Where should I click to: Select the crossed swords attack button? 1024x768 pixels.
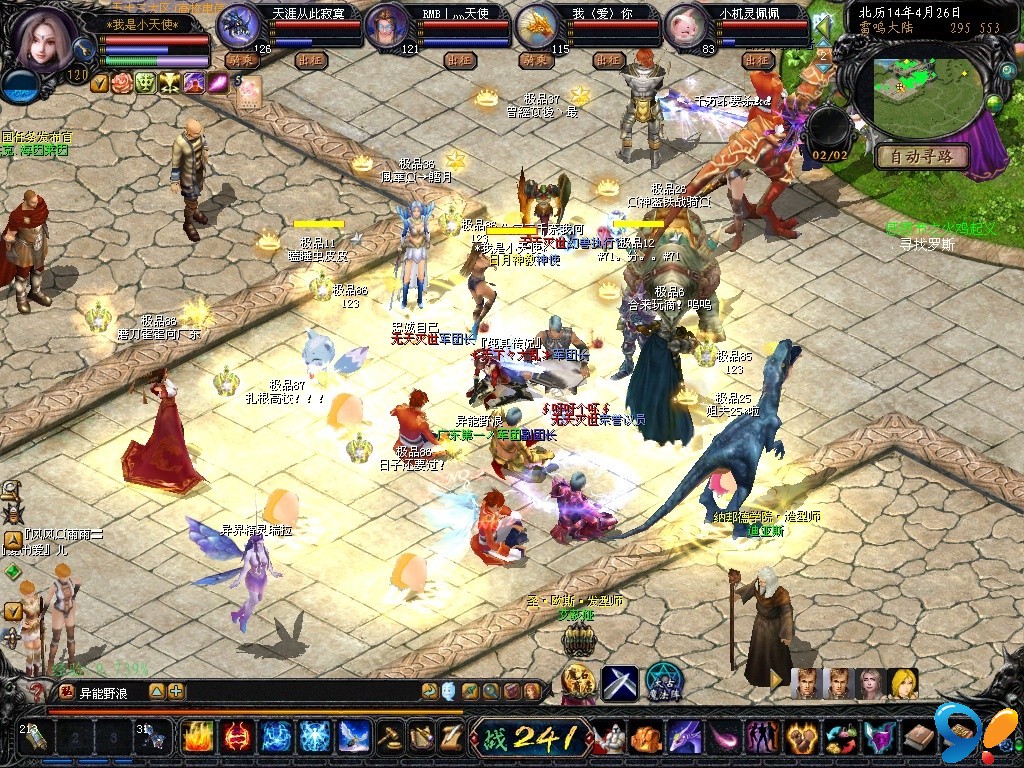[x=619, y=684]
